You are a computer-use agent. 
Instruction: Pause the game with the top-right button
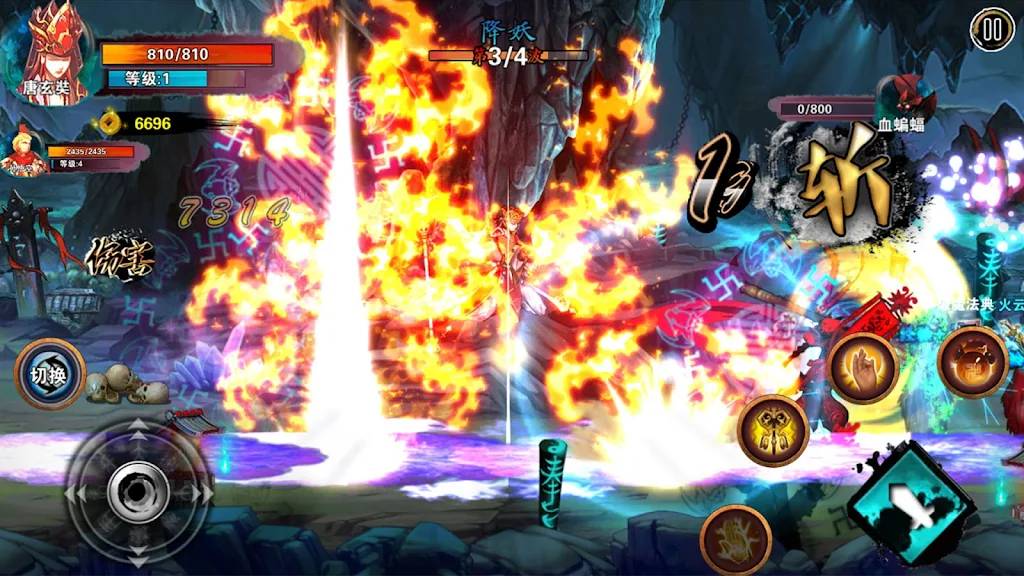coord(991,30)
